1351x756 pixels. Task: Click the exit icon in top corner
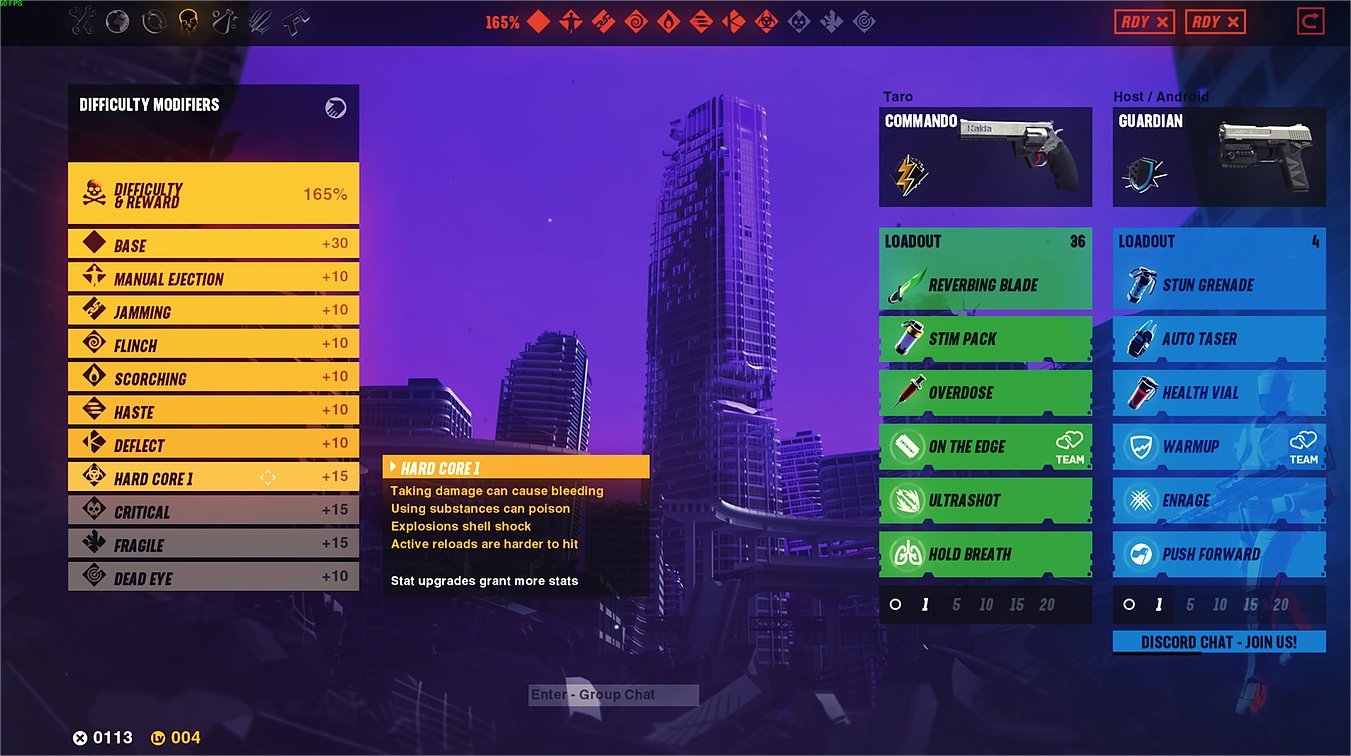pyautogui.click(x=1309, y=21)
